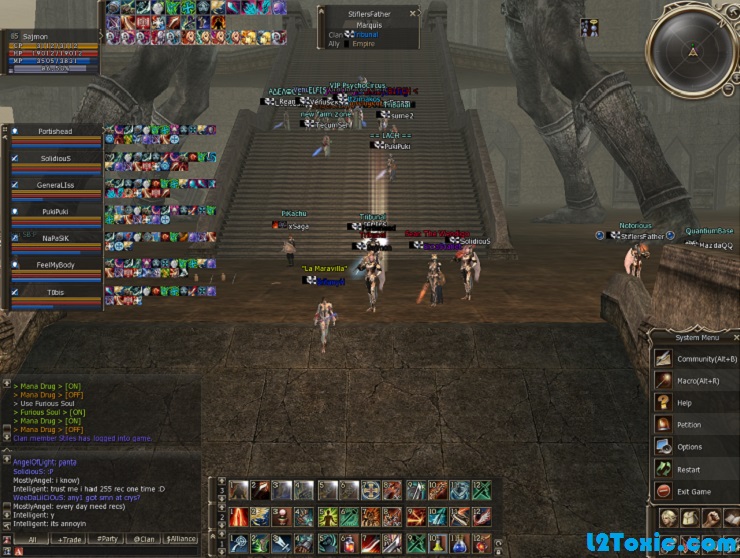This screenshot has width=740, height=558.
Task: Open the Macro window entry
Action: pos(696,380)
